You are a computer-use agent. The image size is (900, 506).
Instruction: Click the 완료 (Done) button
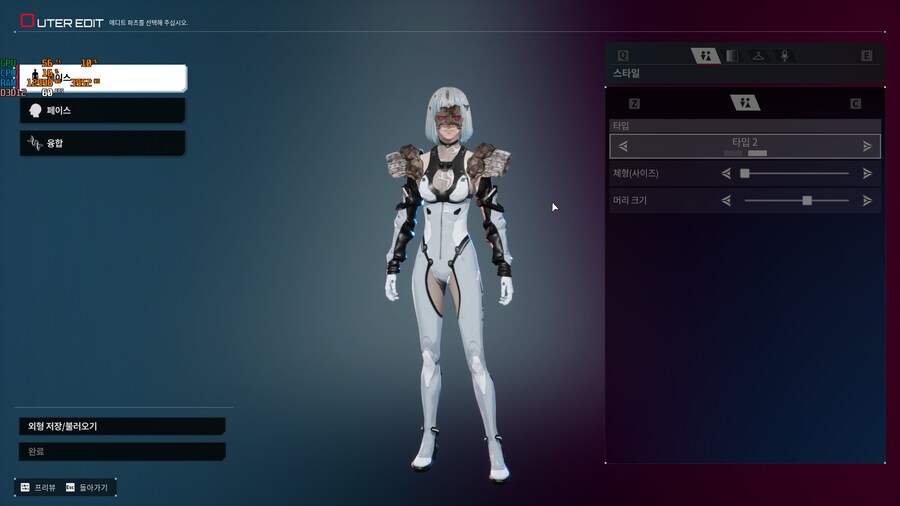(x=121, y=451)
